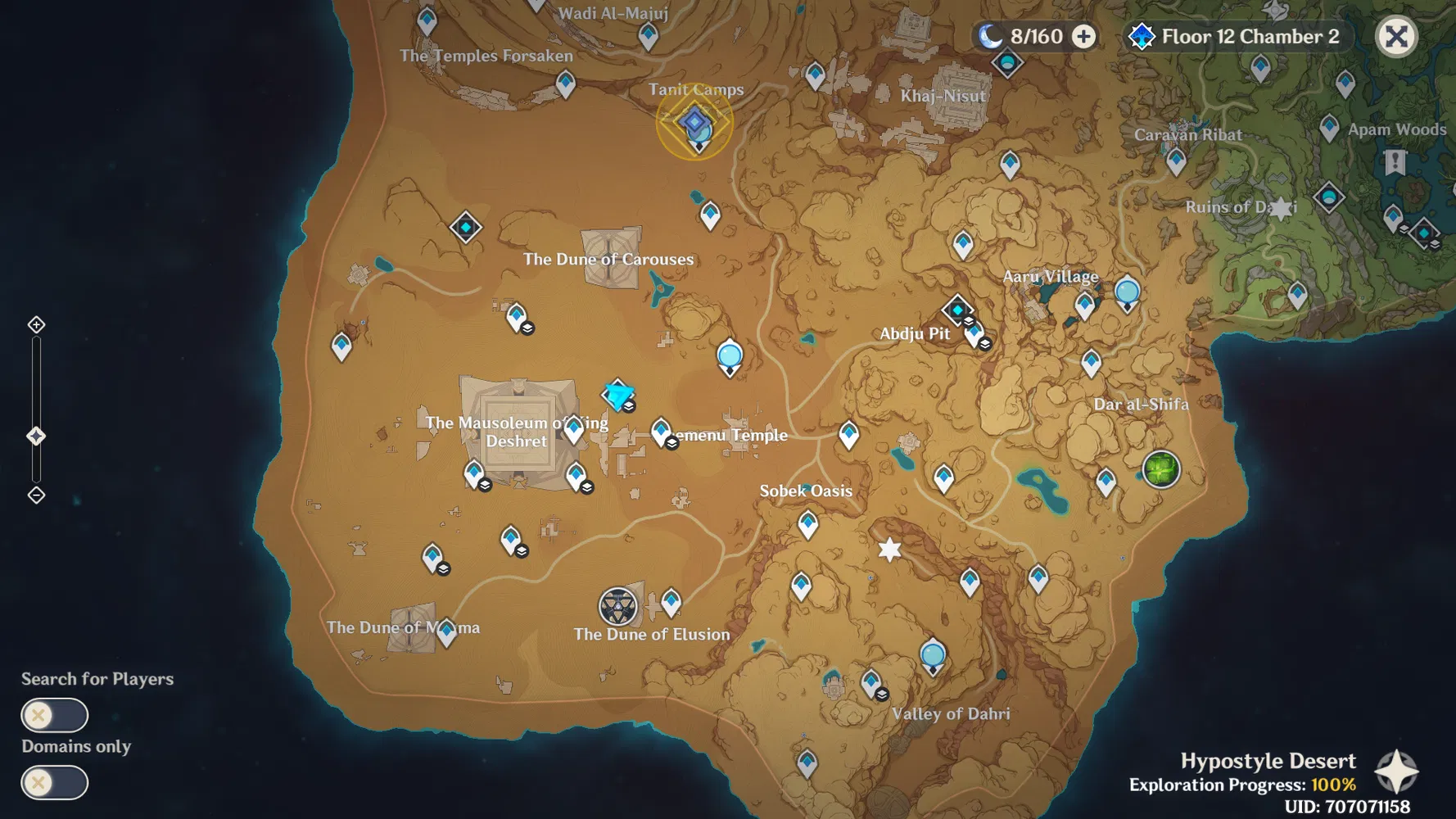Enable the Search for Players toggle
Image resolution: width=1456 pixels, height=819 pixels.
pos(54,715)
